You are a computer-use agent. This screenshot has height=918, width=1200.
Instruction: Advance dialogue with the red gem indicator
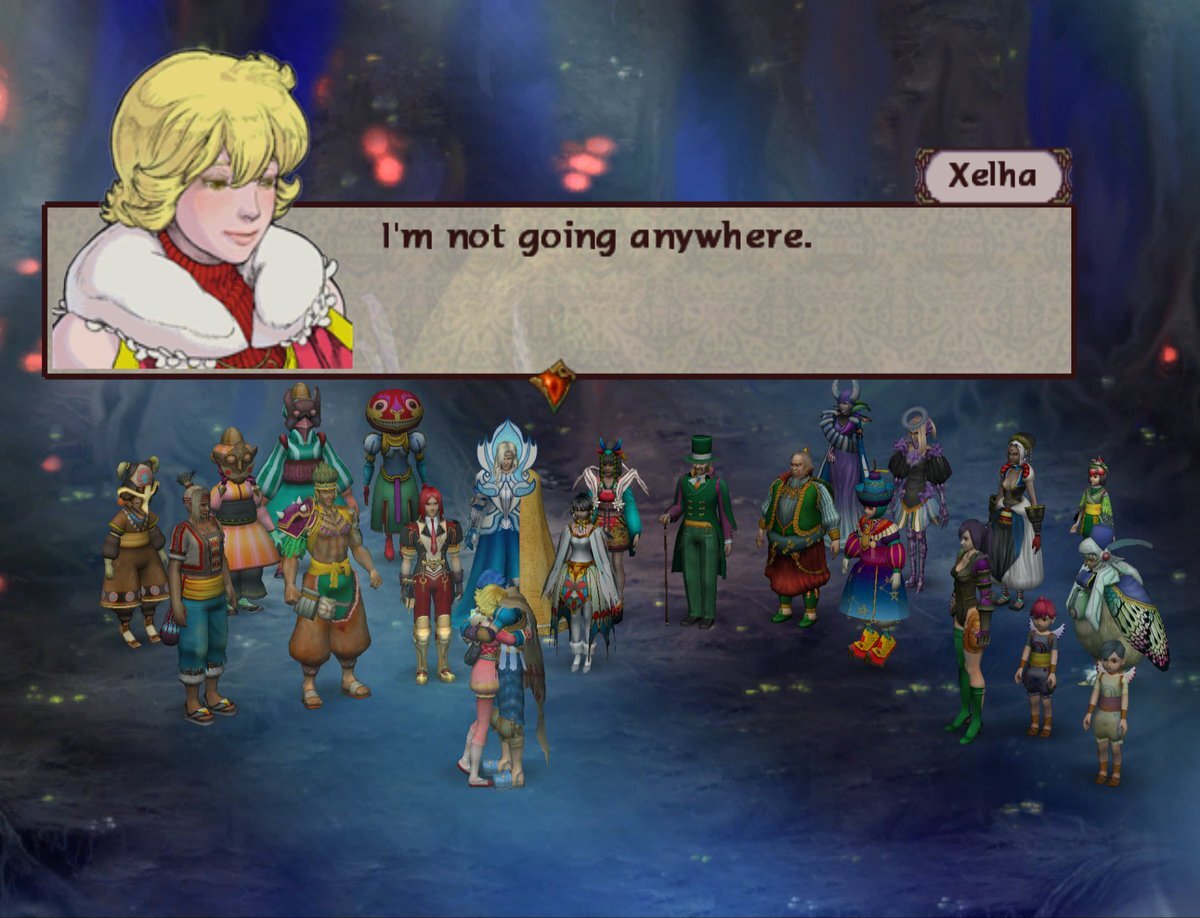click(552, 385)
